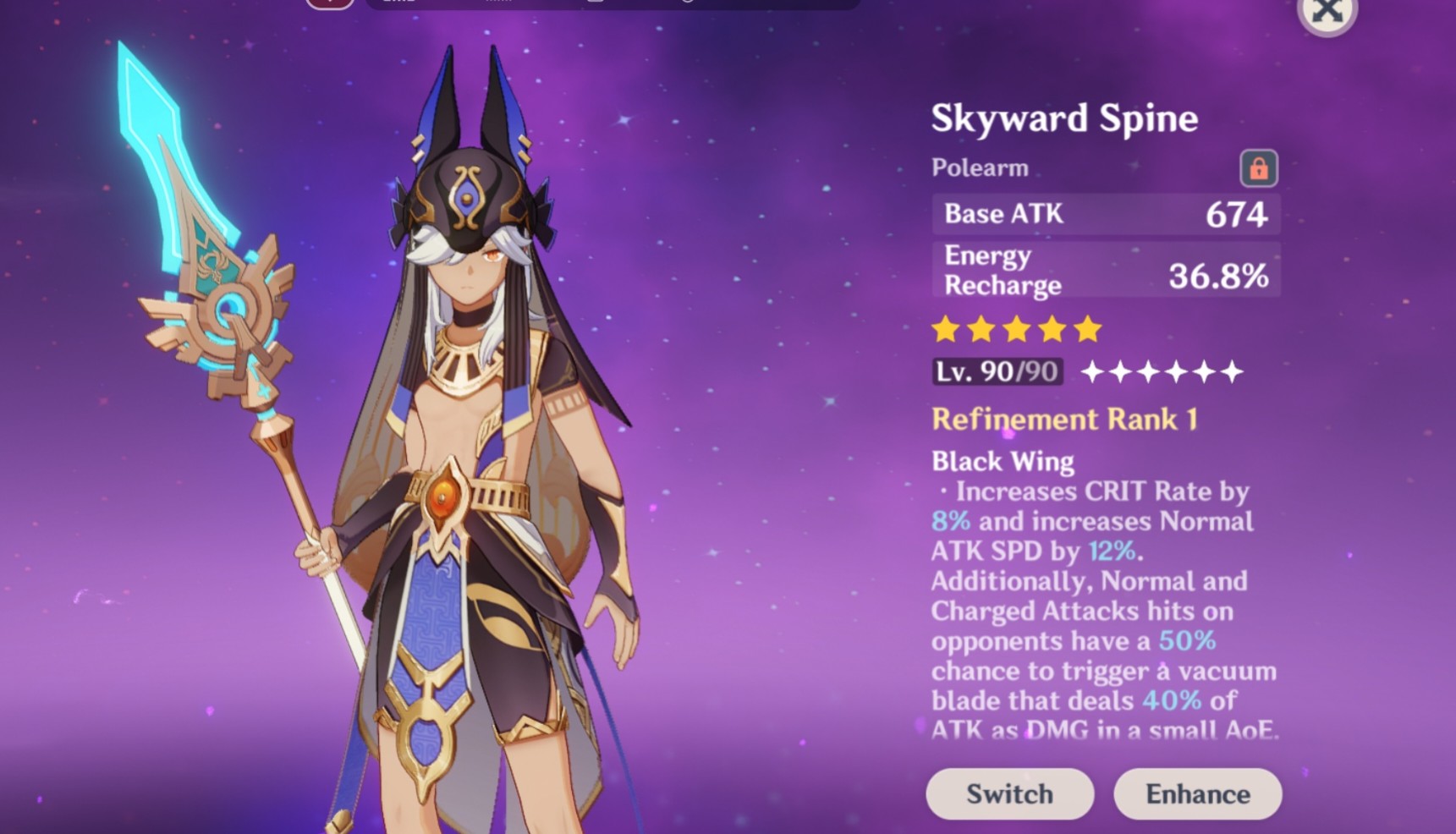The height and width of the screenshot is (834, 1456).
Task: Click the gold star rating row
Action: click(x=1015, y=329)
